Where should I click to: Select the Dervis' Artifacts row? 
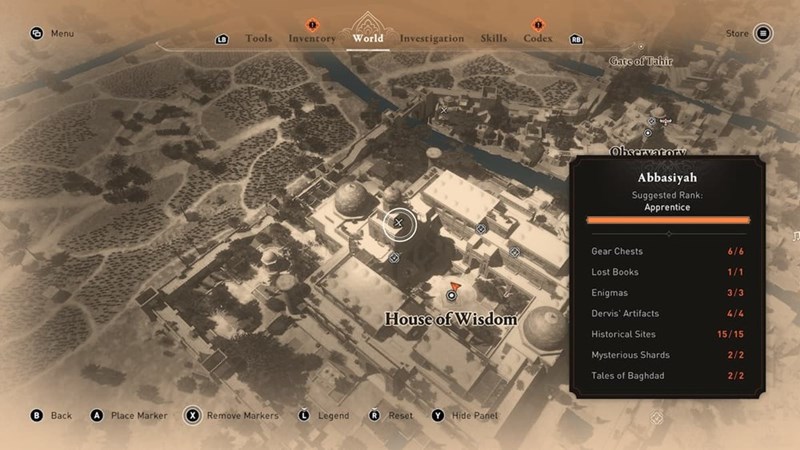pos(667,314)
